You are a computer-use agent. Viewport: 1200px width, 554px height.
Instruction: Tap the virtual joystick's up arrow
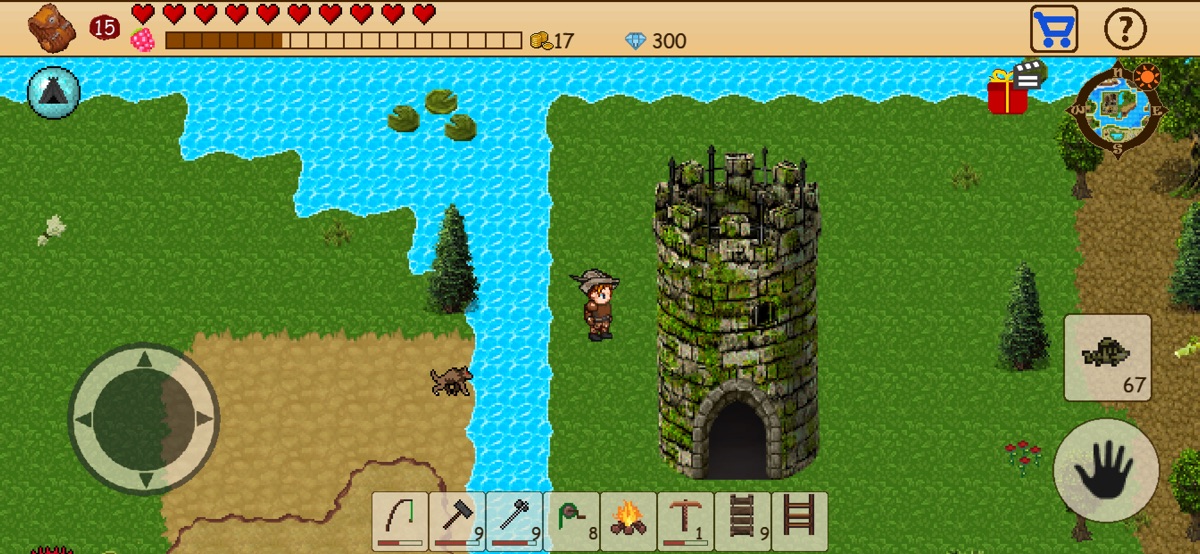point(143,360)
